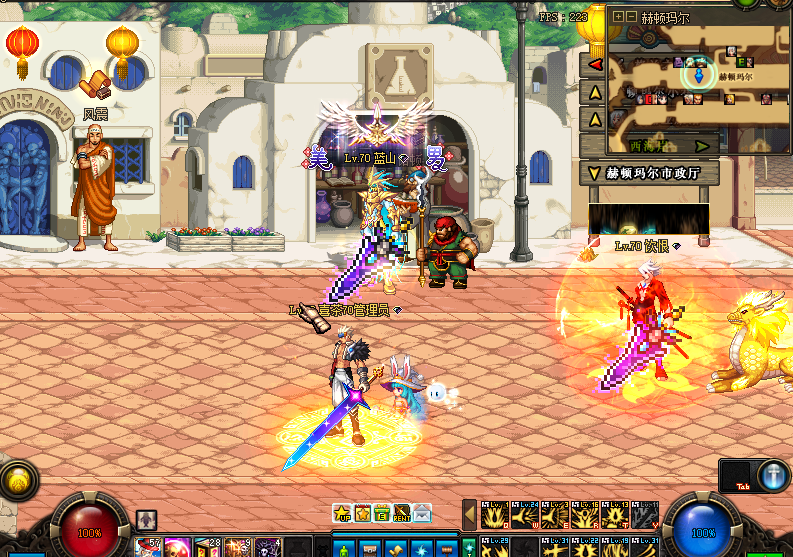Open the mail envelope icon
This screenshot has width=793, height=557.
[422, 514]
